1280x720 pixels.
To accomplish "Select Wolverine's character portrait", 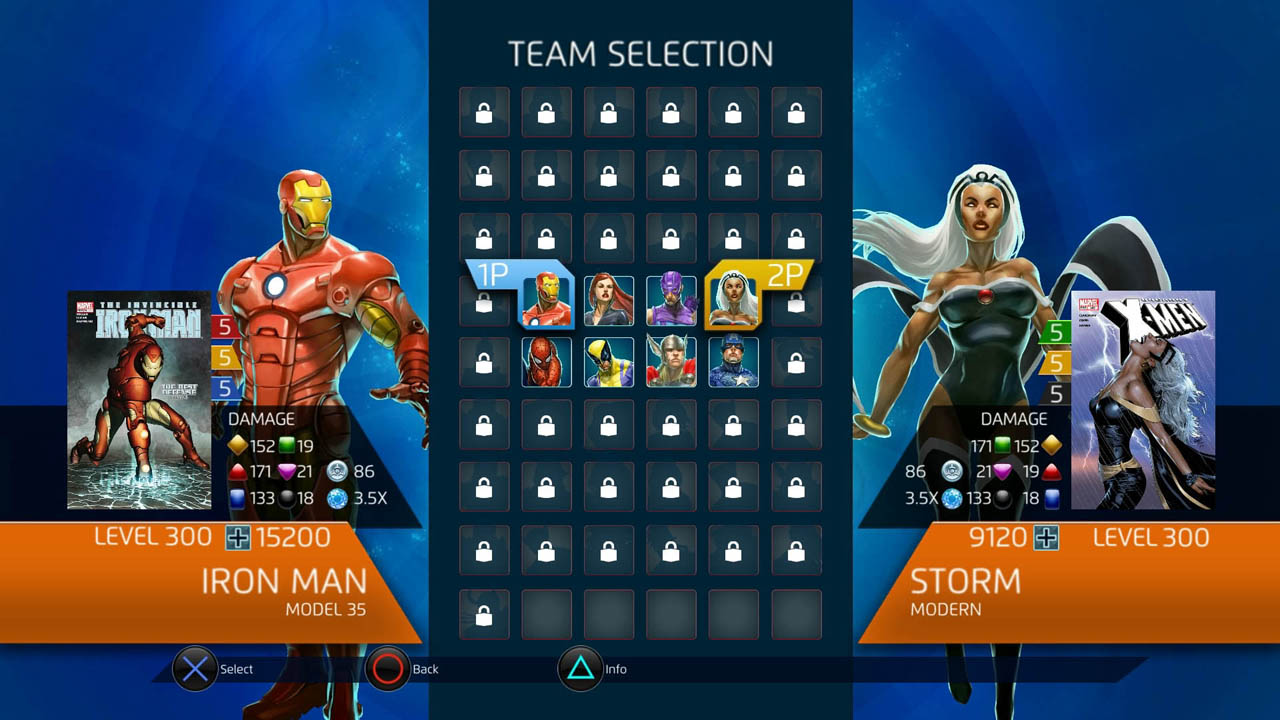I will (x=609, y=362).
